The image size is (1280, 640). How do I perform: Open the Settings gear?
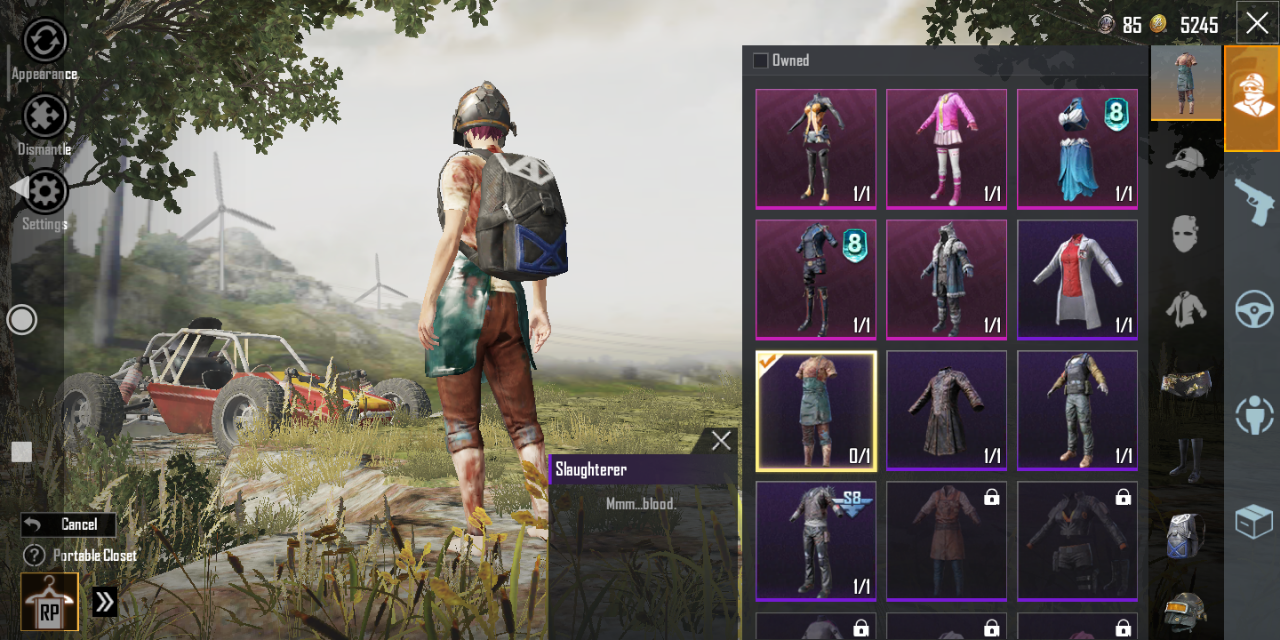point(45,192)
